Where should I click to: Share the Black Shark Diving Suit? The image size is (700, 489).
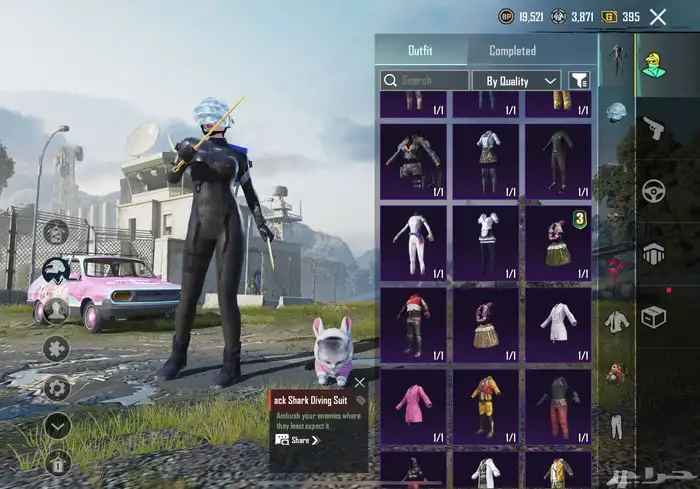pos(300,440)
